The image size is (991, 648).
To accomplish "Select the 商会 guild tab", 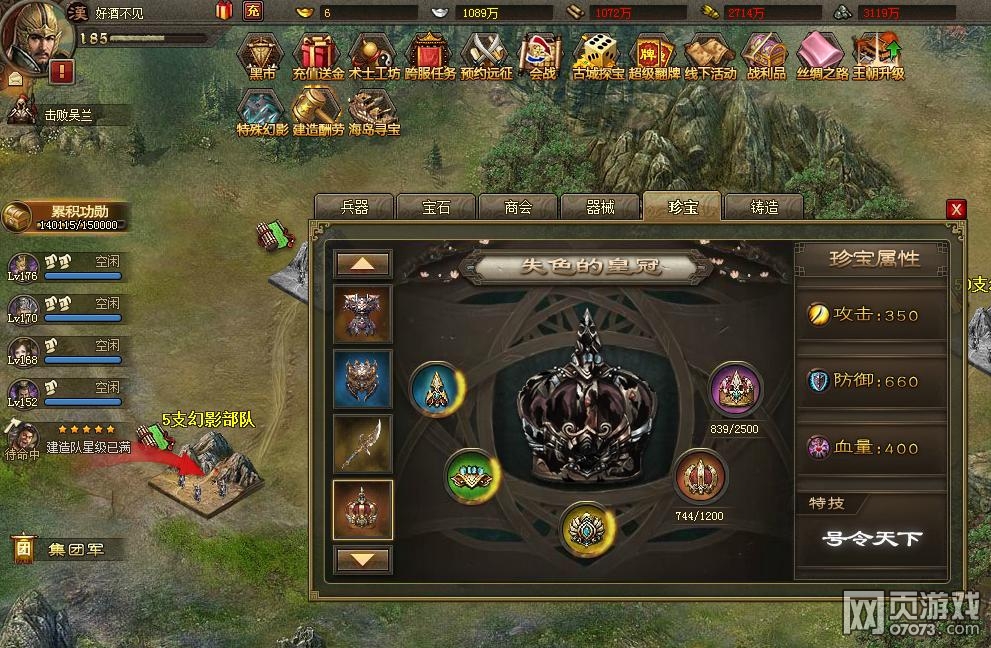I will 518,207.
